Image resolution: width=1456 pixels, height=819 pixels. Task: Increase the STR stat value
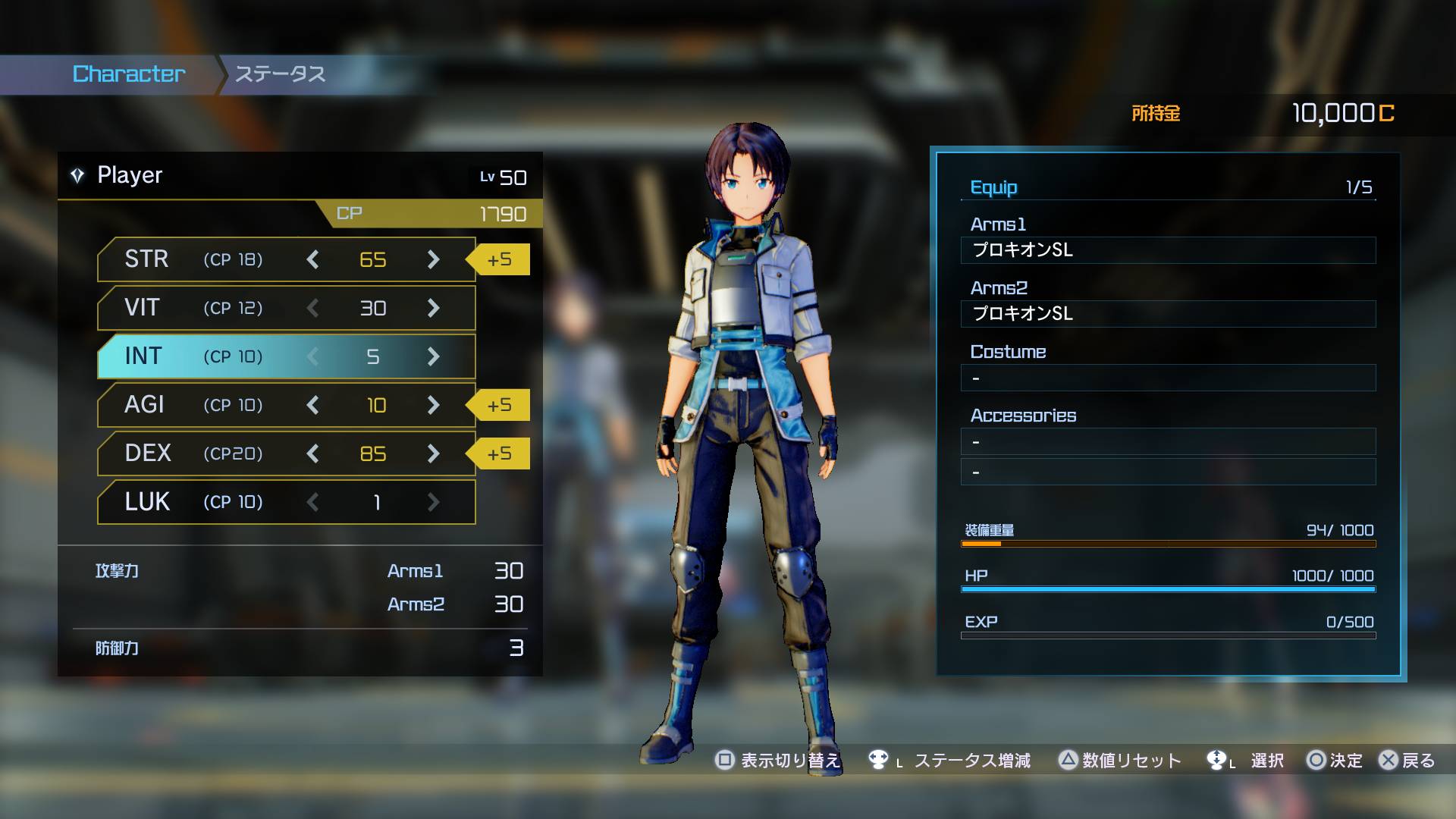click(433, 259)
